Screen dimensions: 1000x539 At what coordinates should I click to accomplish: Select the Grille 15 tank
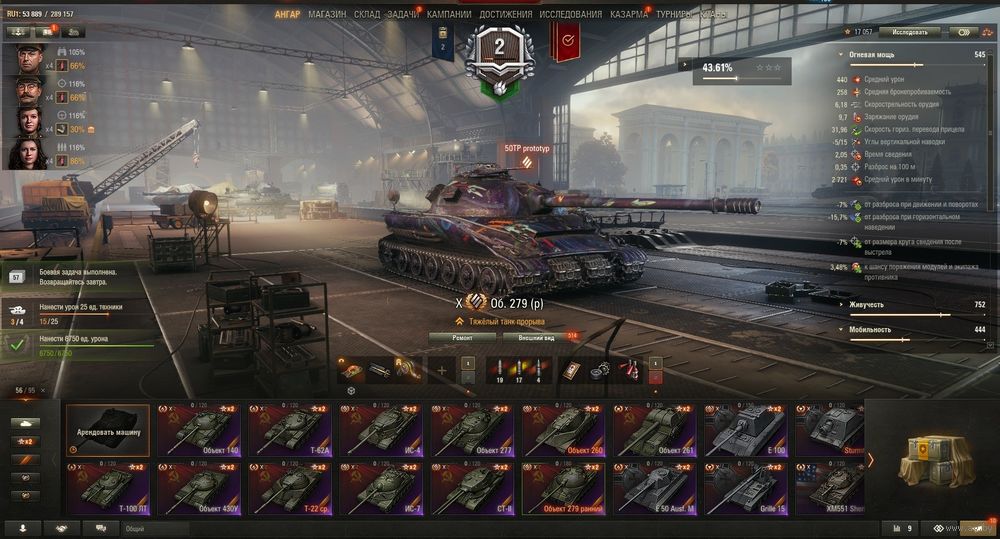(x=749, y=489)
